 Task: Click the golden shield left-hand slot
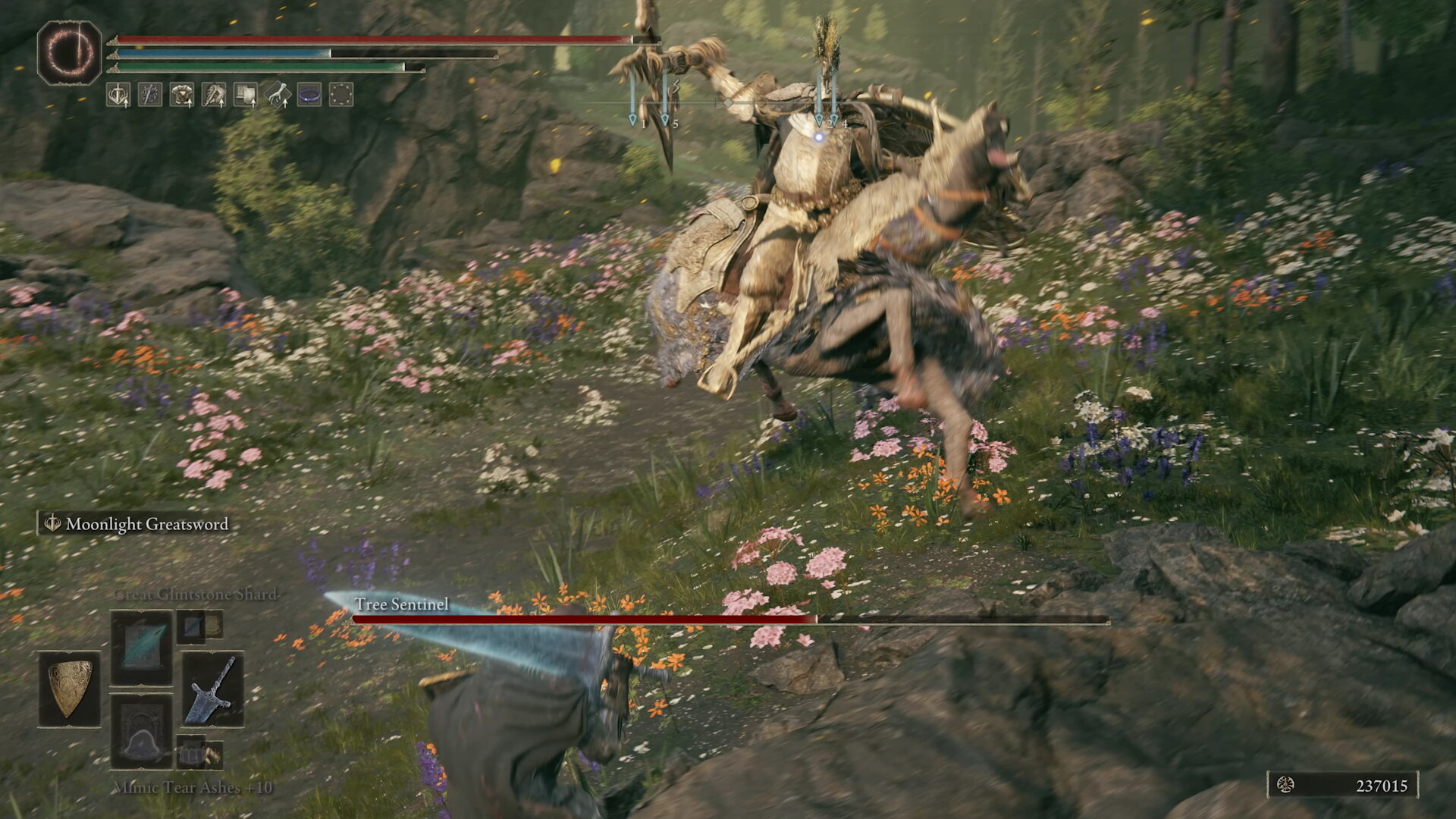70,689
